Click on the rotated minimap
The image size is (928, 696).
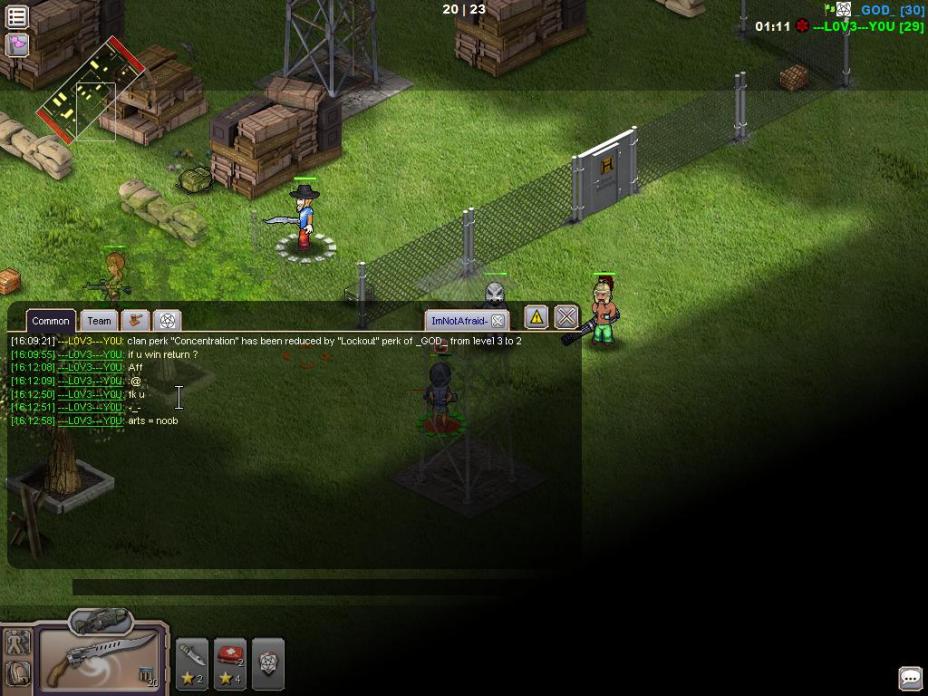tap(89, 92)
